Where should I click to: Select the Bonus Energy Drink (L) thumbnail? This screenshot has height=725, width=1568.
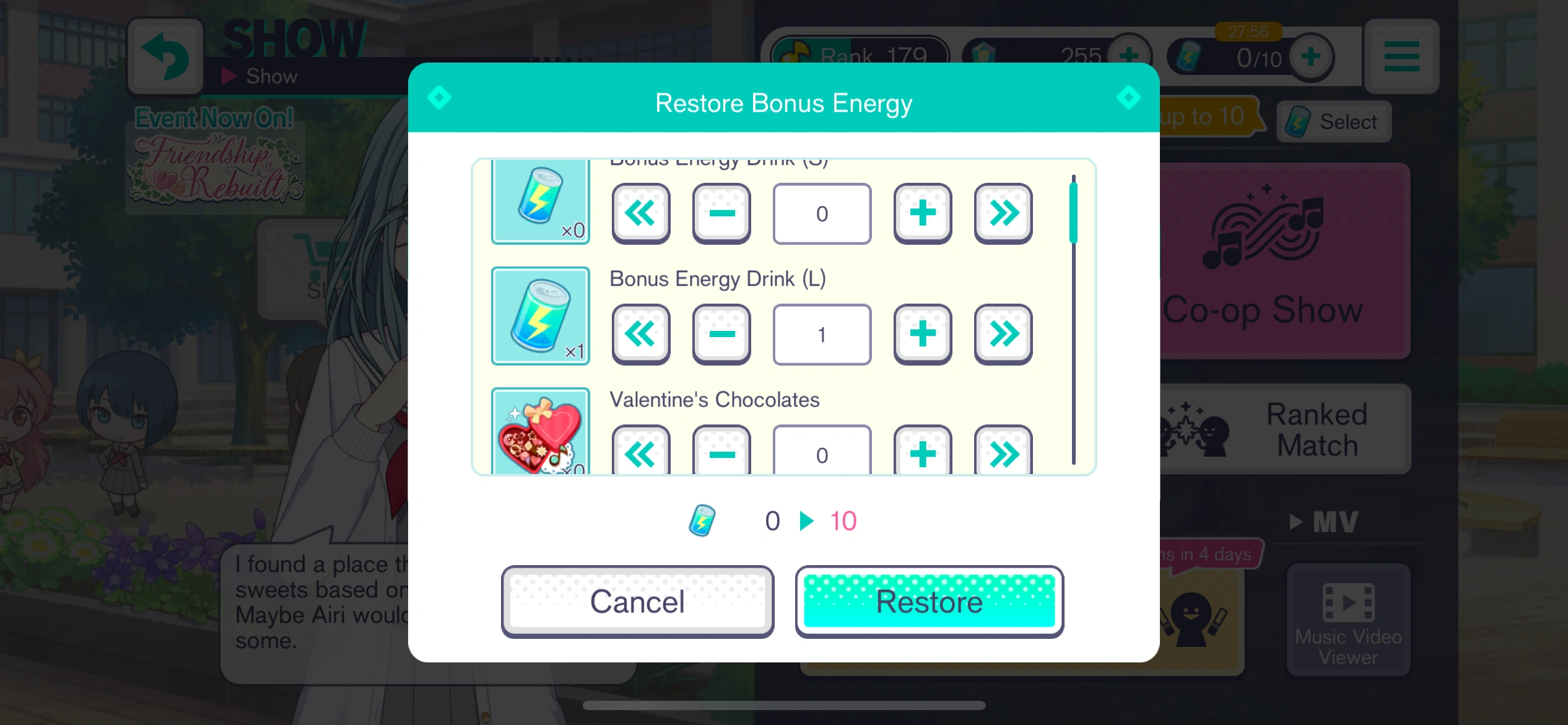click(540, 316)
